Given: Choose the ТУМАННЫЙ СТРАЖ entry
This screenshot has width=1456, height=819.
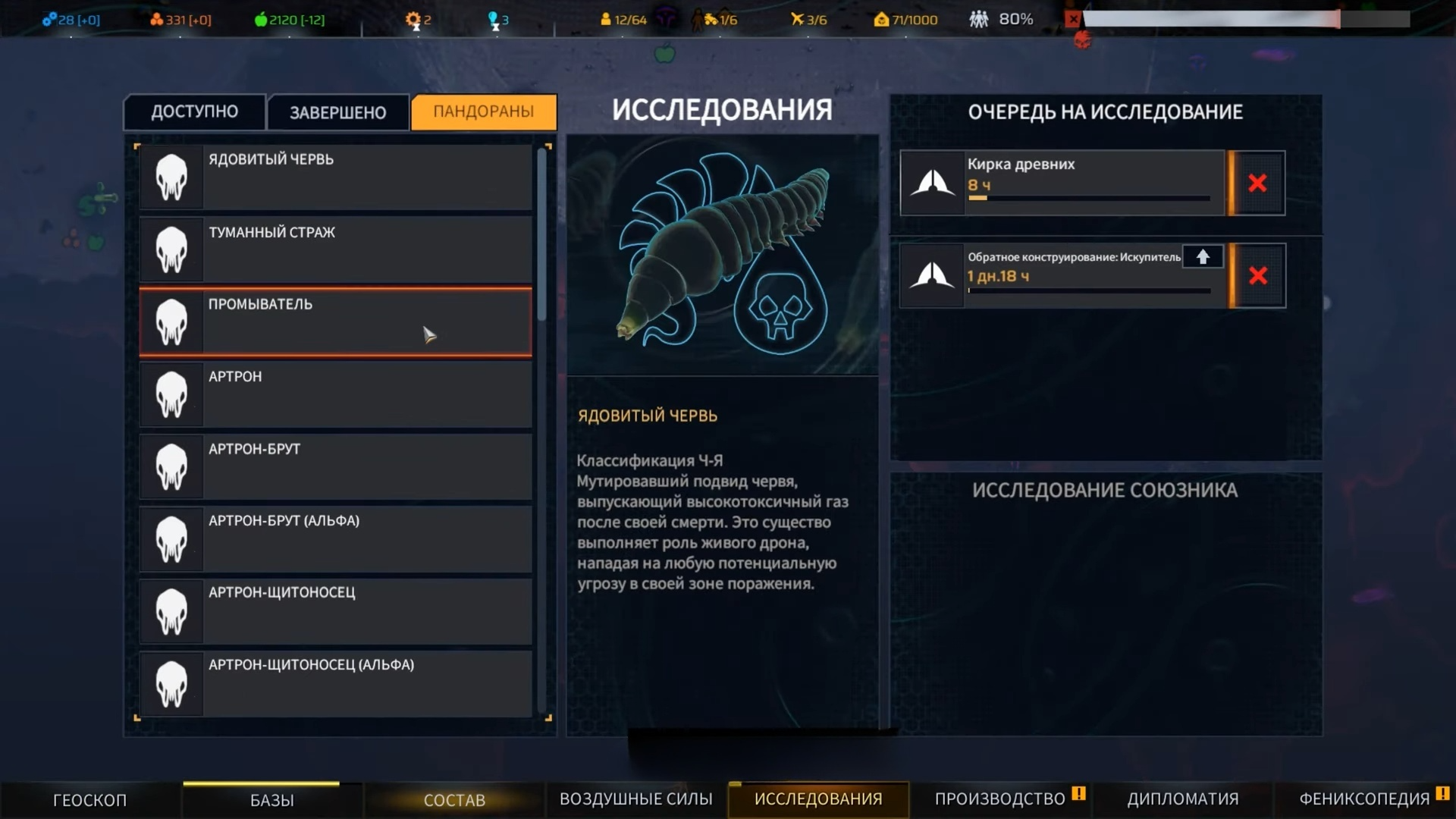Looking at the screenshot, I should click(335, 249).
